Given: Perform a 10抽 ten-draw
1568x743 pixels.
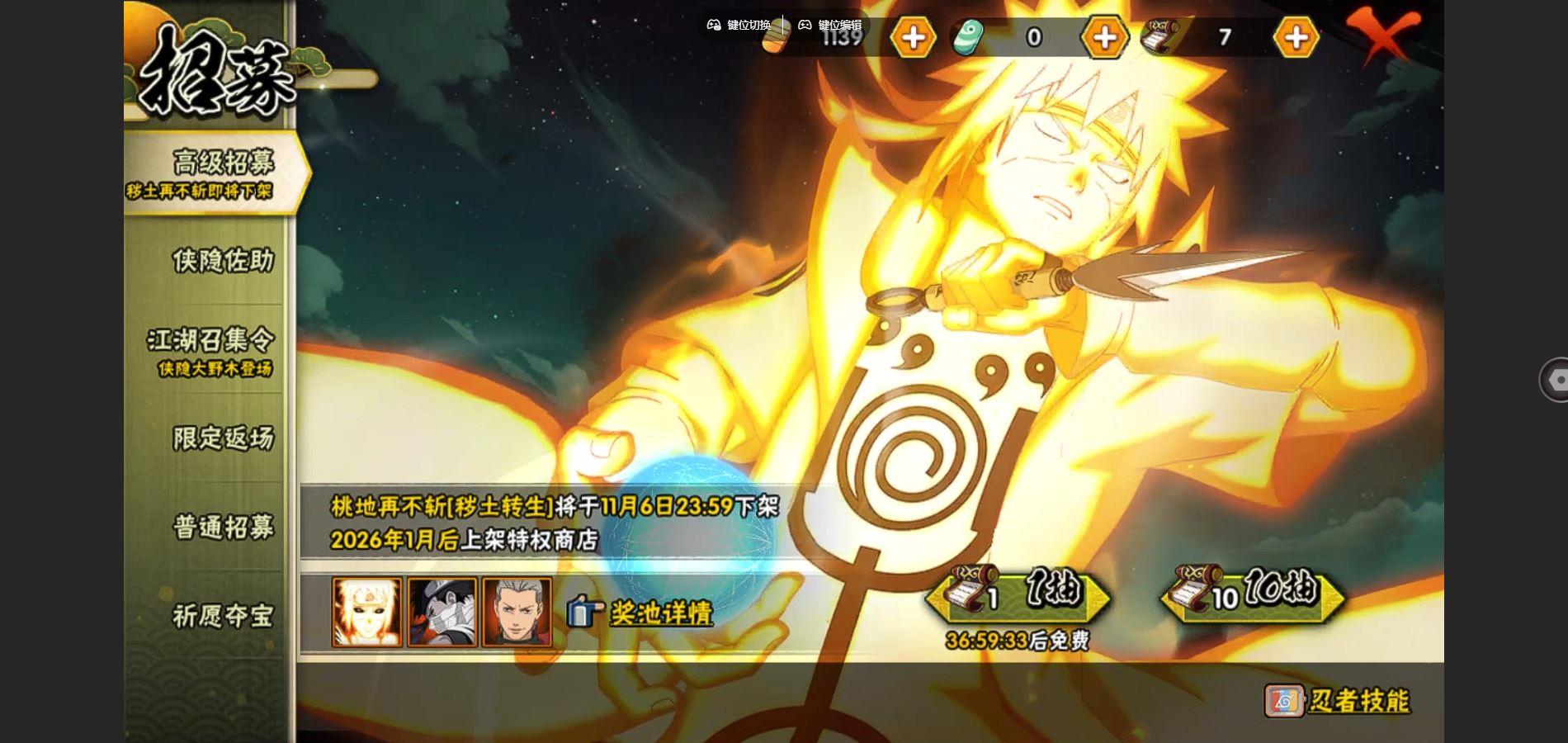Looking at the screenshot, I should [x=1254, y=593].
